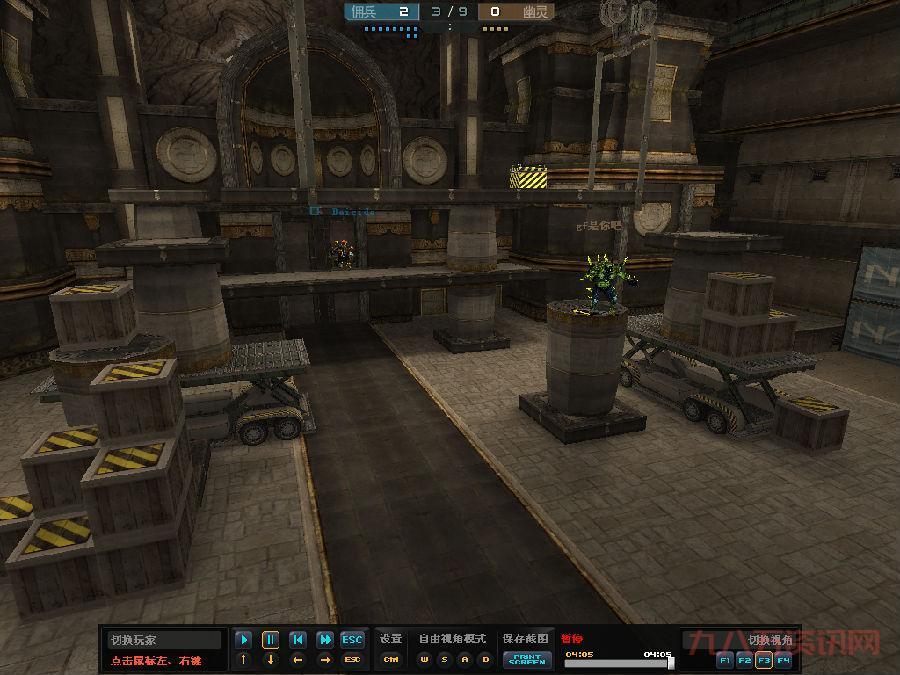Play the replay with the play button

(x=243, y=639)
